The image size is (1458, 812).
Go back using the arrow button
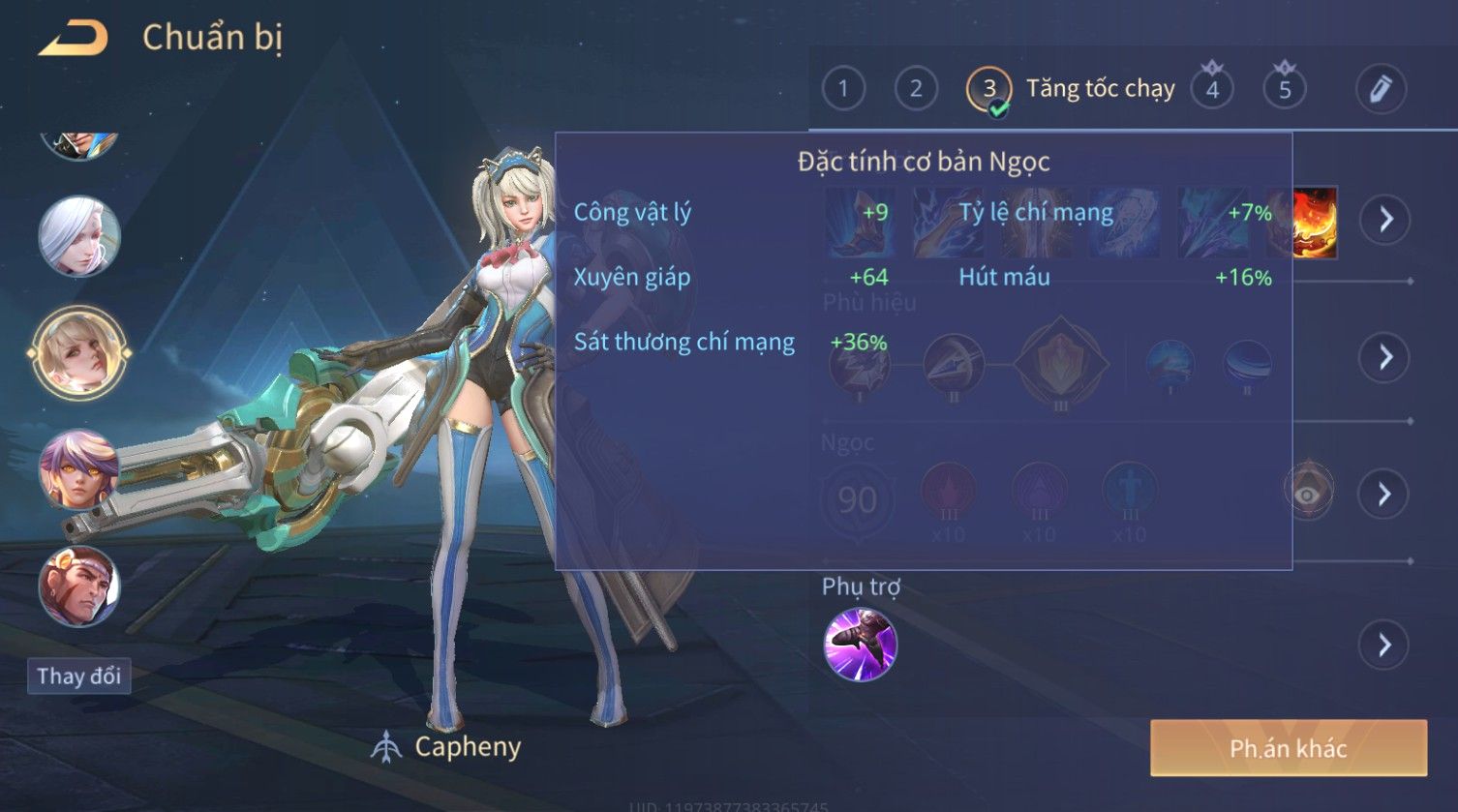click(74, 39)
